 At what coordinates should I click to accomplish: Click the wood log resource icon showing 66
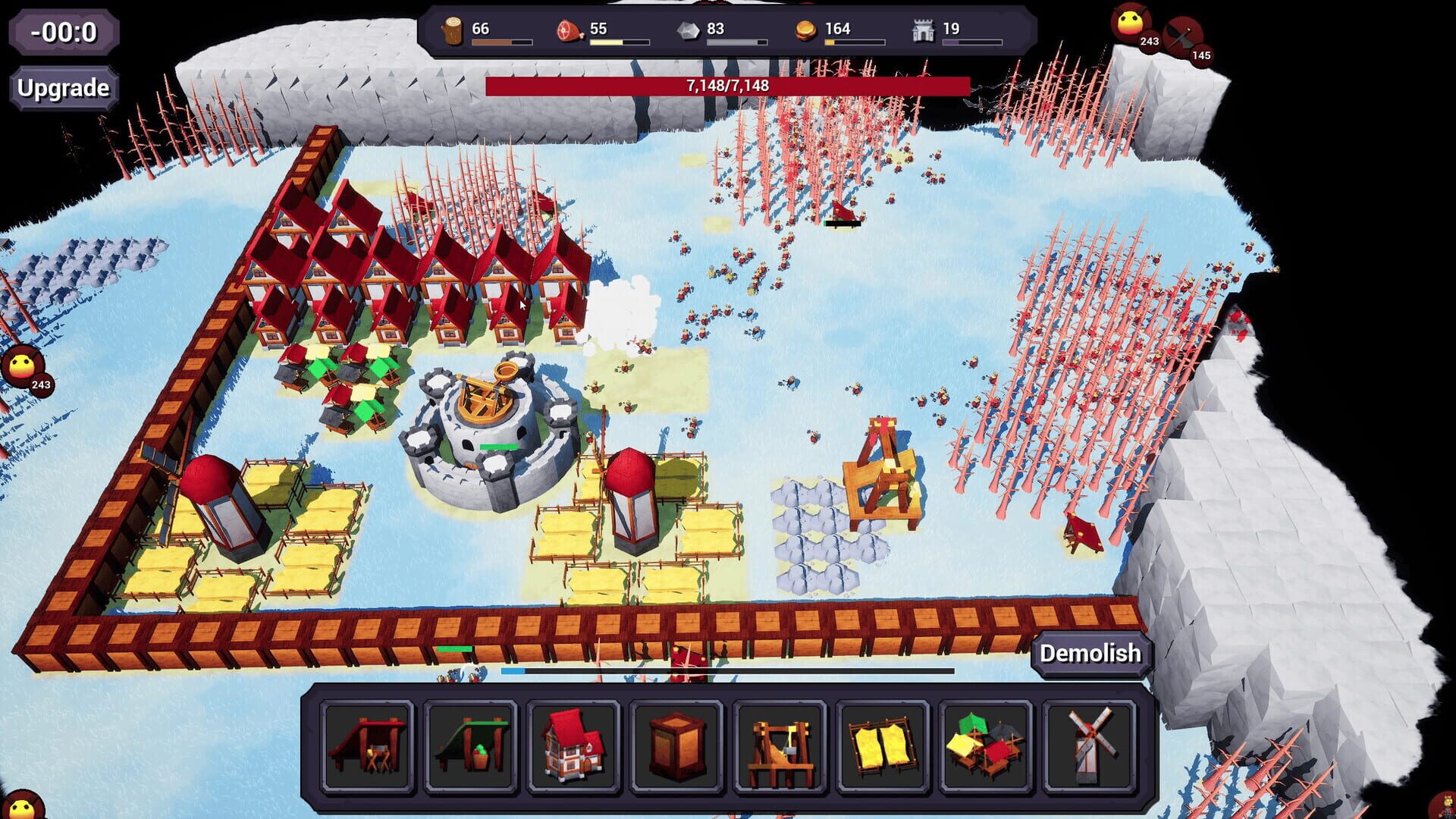click(453, 29)
